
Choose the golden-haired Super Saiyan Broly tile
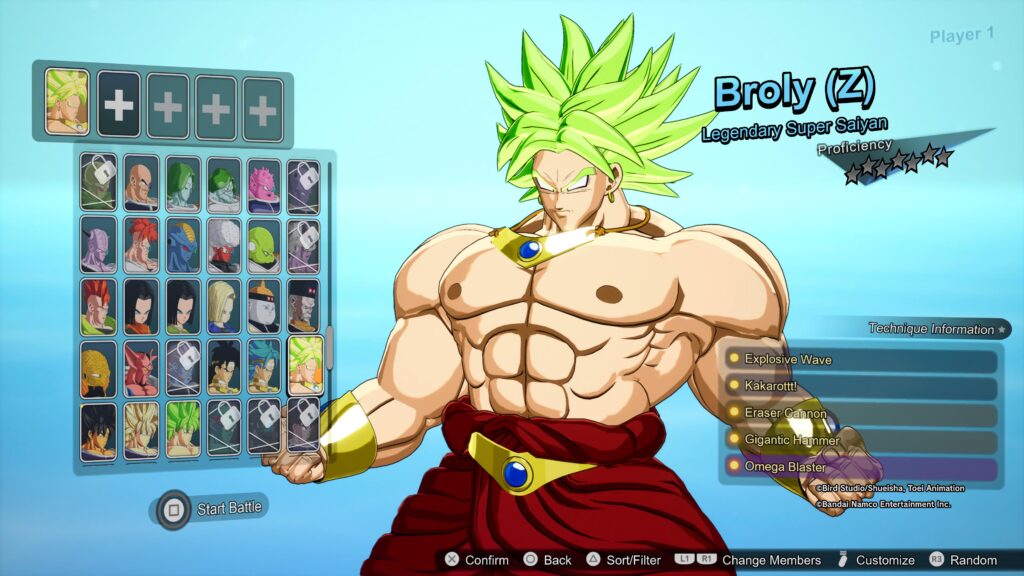pyautogui.click(x=141, y=430)
